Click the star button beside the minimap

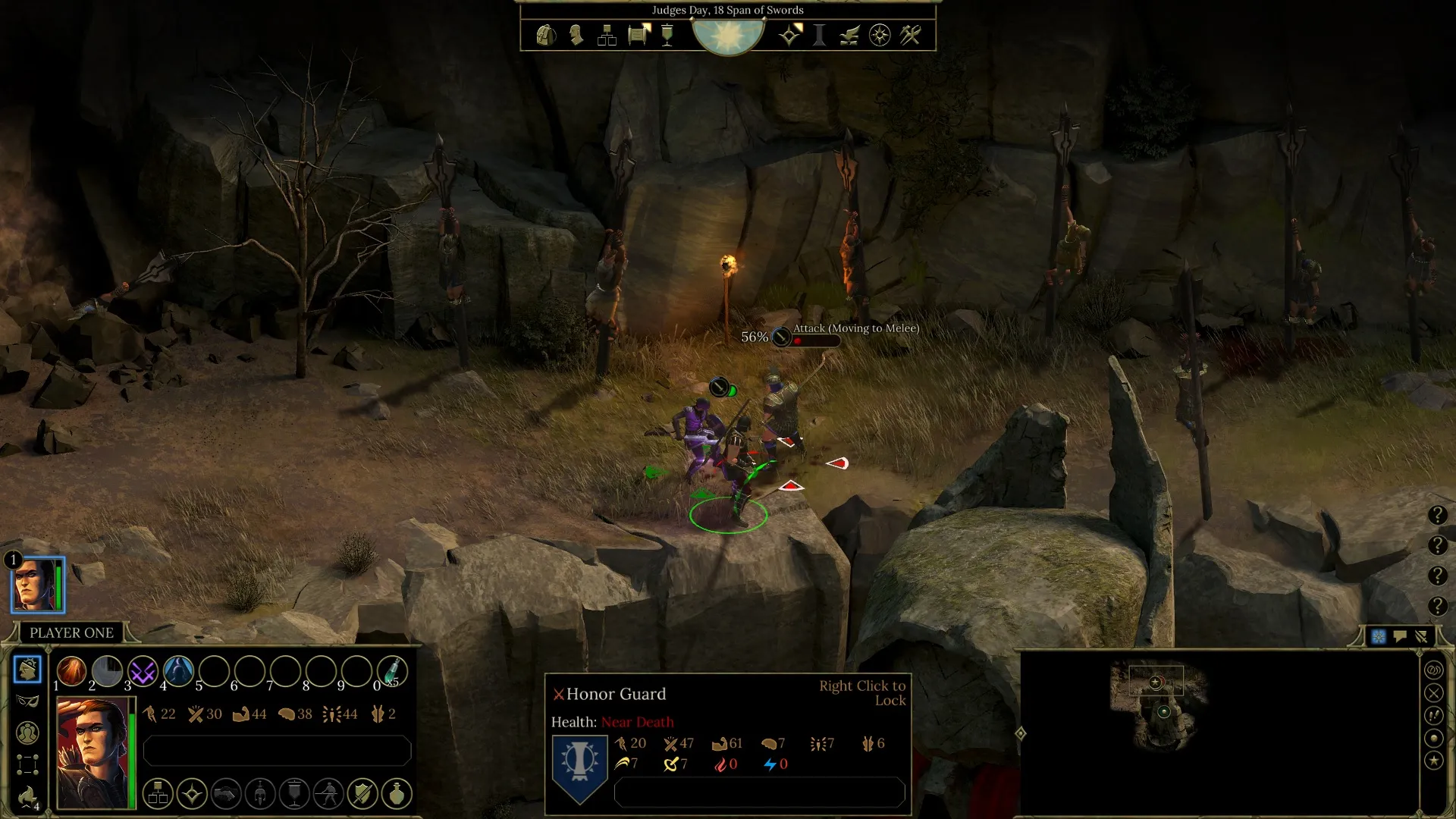pos(1433,760)
